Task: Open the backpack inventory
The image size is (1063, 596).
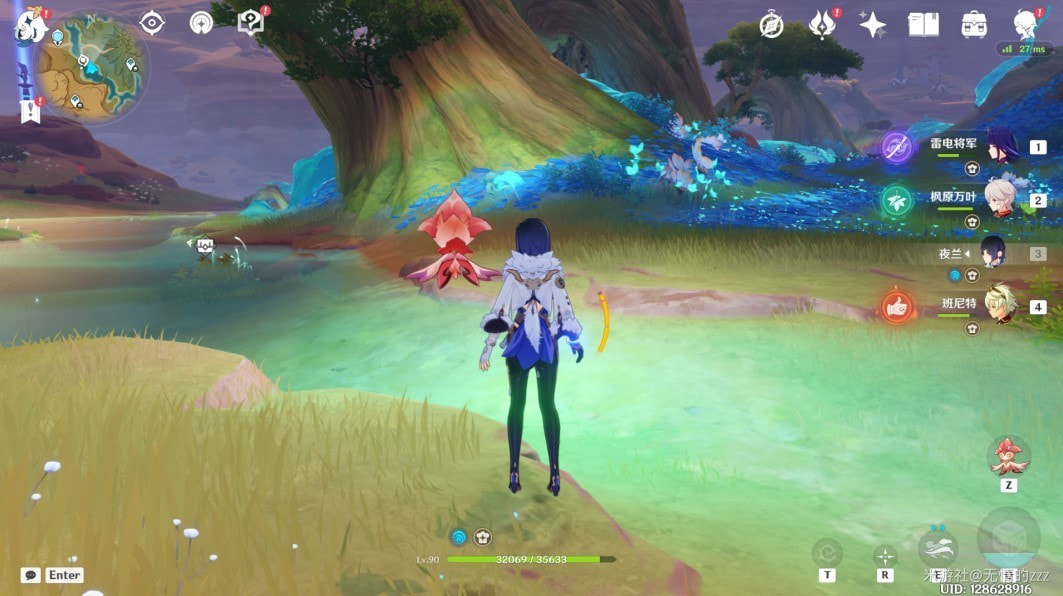Action: [x=974, y=25]
